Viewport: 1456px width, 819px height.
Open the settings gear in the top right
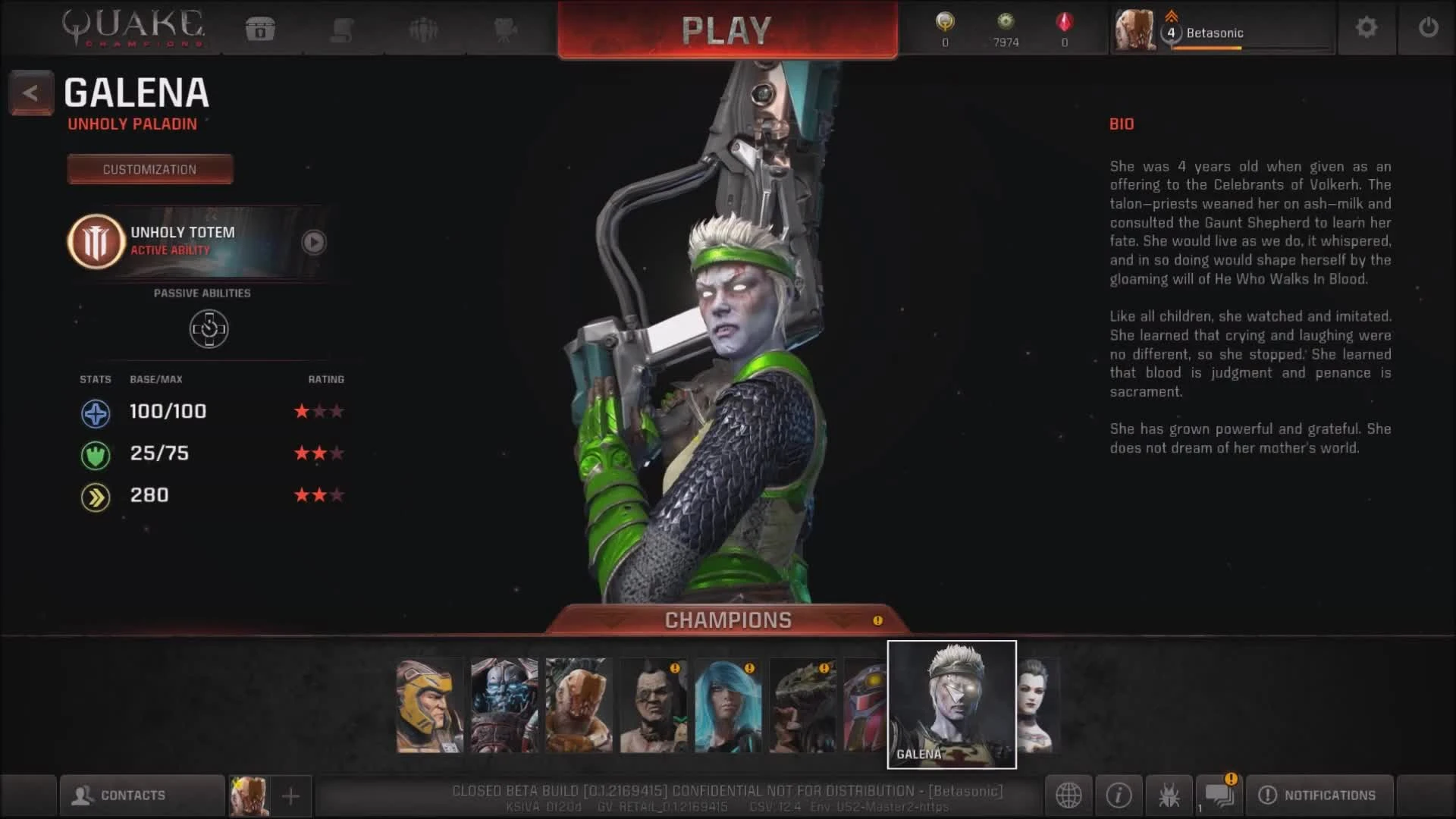coord(1367,27)
